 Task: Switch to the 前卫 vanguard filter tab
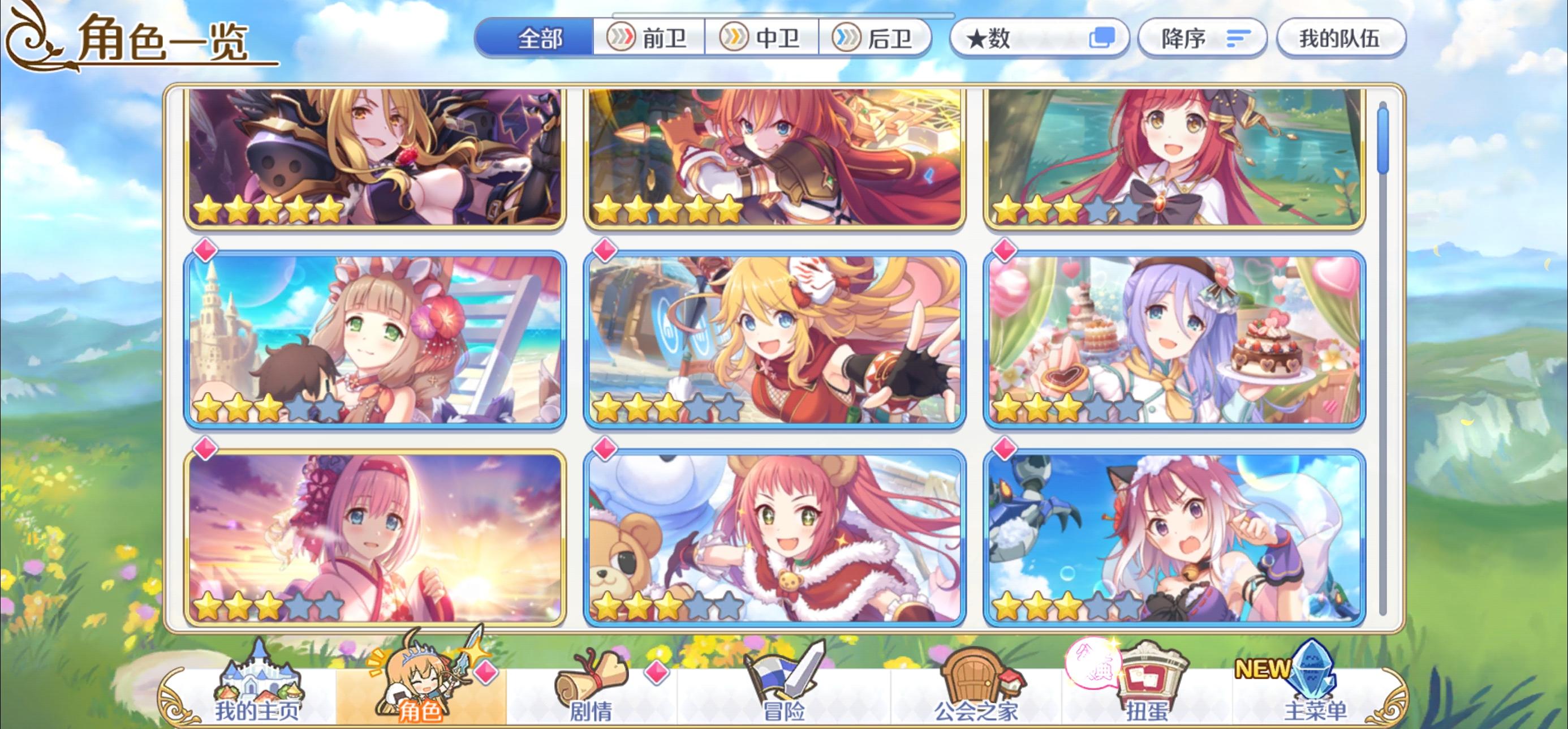click(x=648, y=38)
